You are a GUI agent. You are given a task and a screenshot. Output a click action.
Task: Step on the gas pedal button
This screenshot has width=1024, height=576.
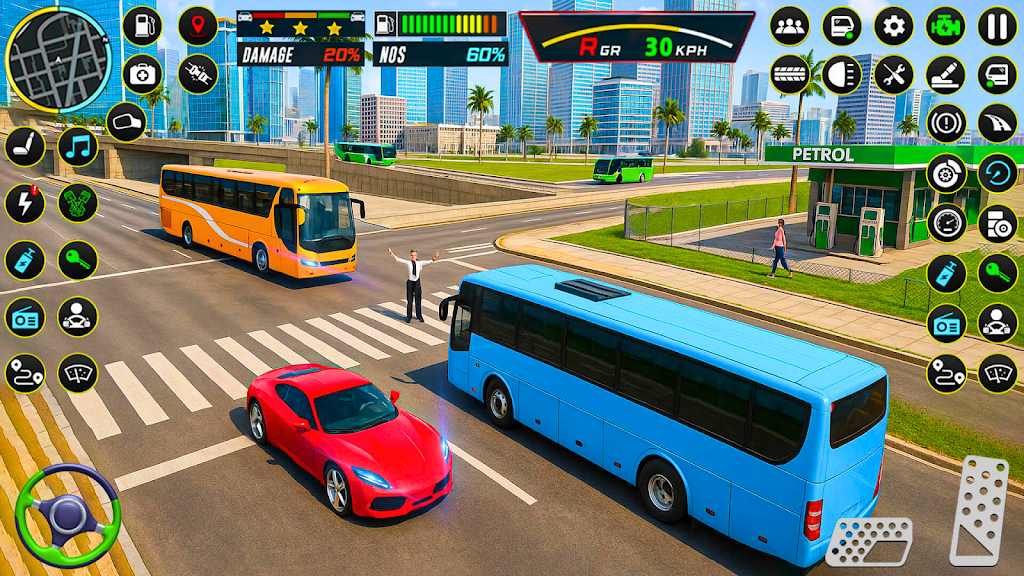978,511
